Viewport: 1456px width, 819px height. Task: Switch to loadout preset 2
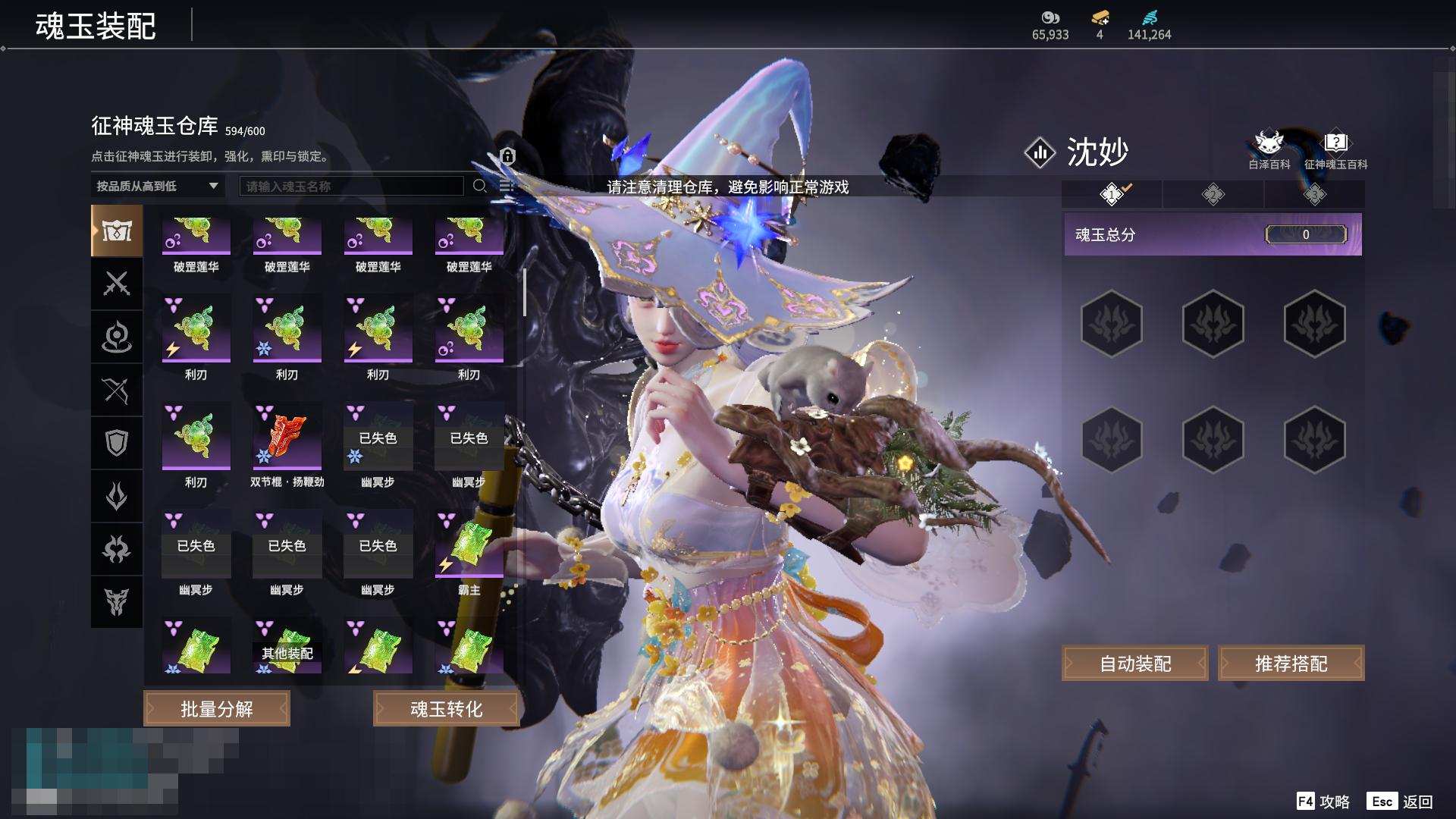point(1213,195)
